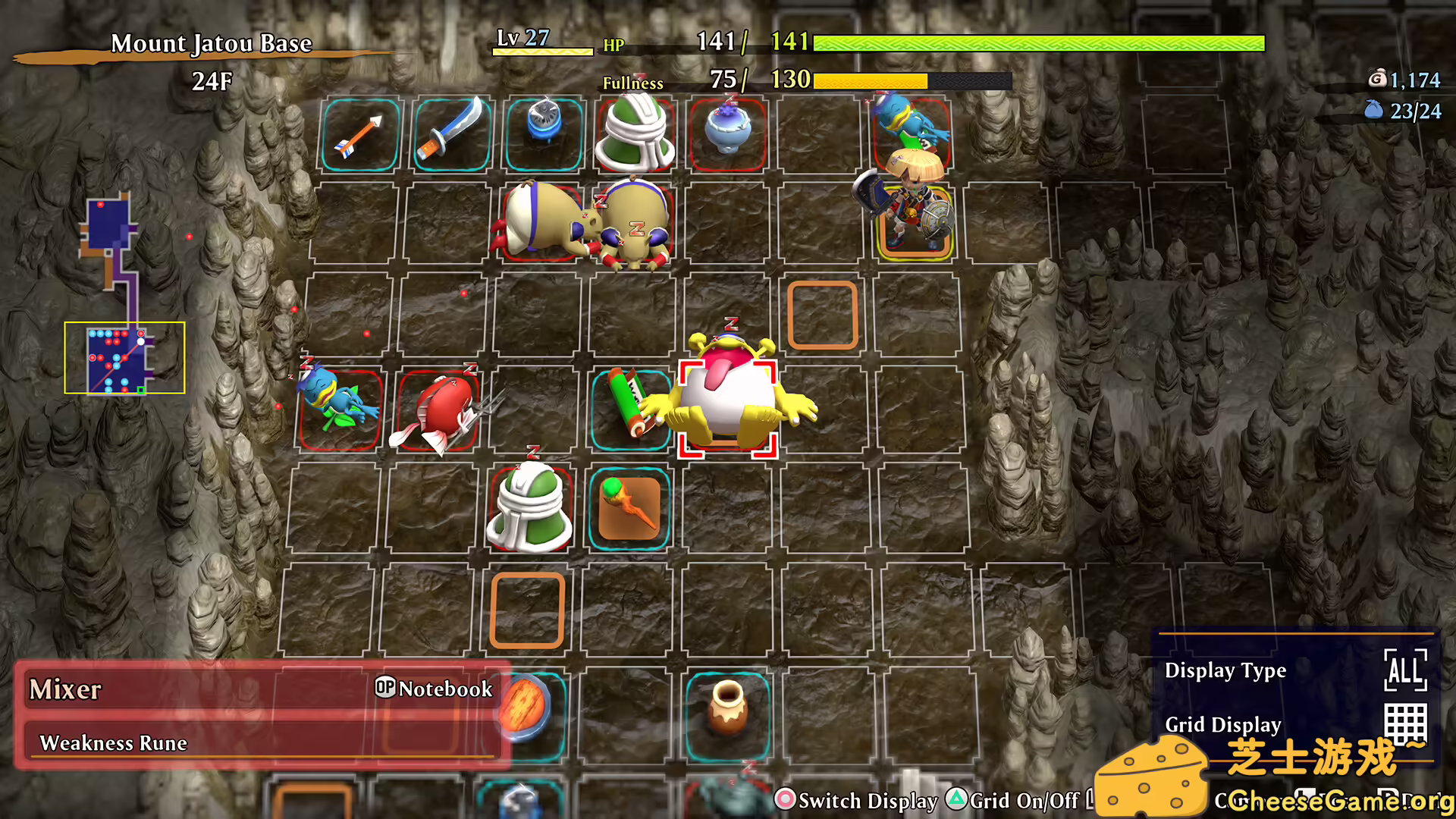The height and width of the screenshot is (819, 1456).
Task: Click the white-banded bell item icon
Action: (635, 136)
